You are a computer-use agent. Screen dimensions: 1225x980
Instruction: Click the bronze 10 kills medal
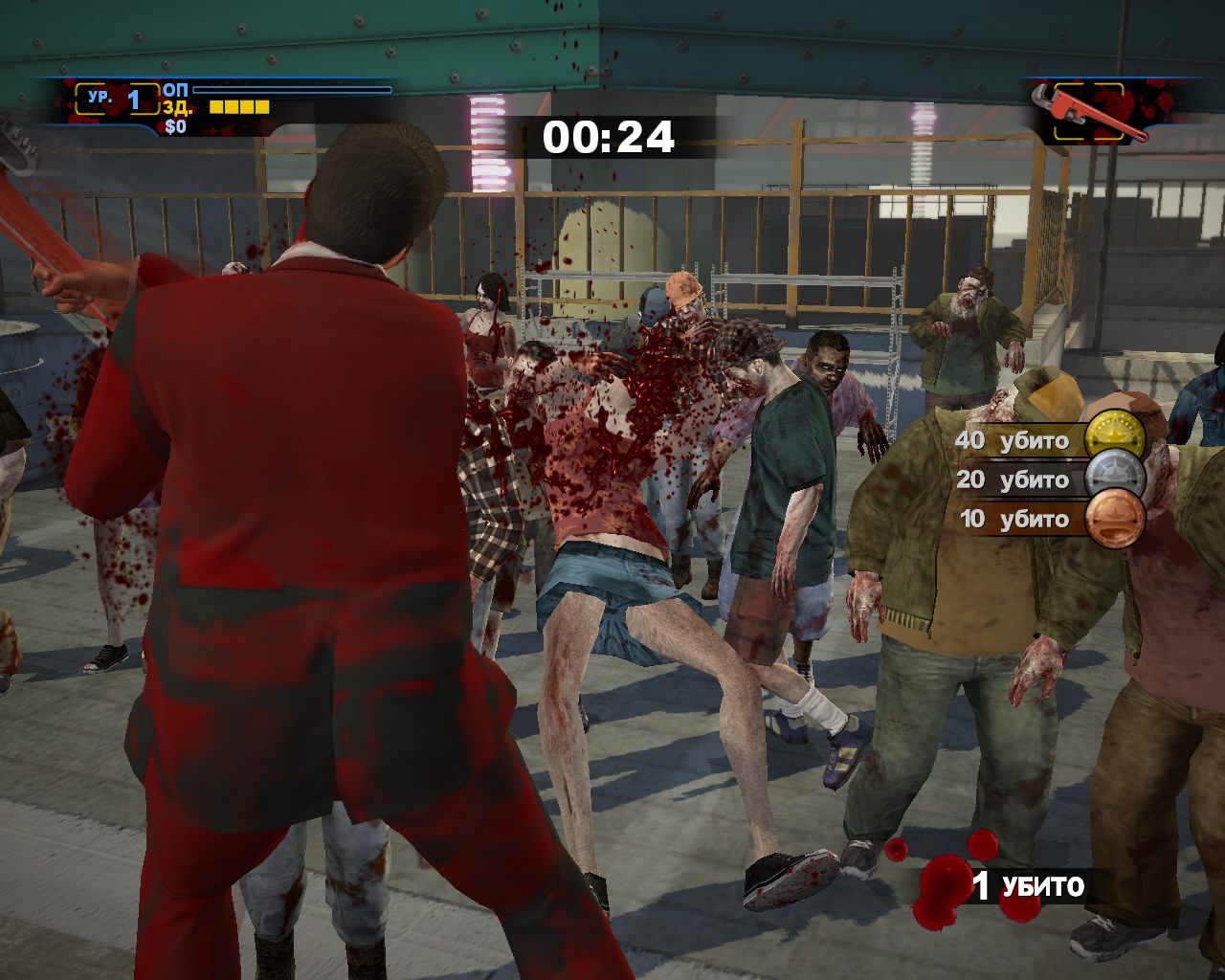point(1115,519)
